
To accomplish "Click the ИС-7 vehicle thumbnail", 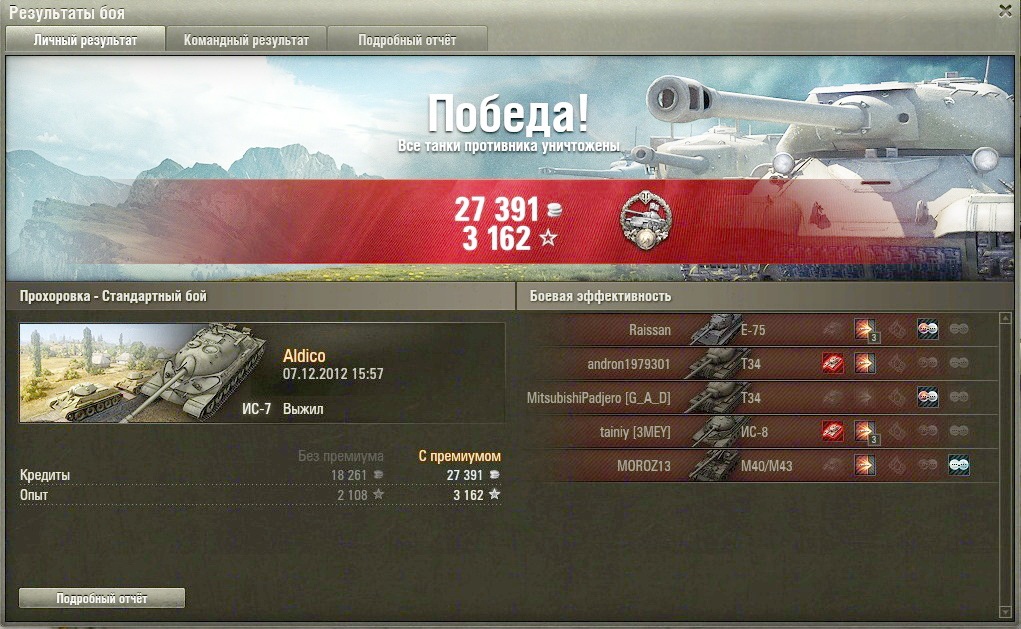I will click(145, 372).
